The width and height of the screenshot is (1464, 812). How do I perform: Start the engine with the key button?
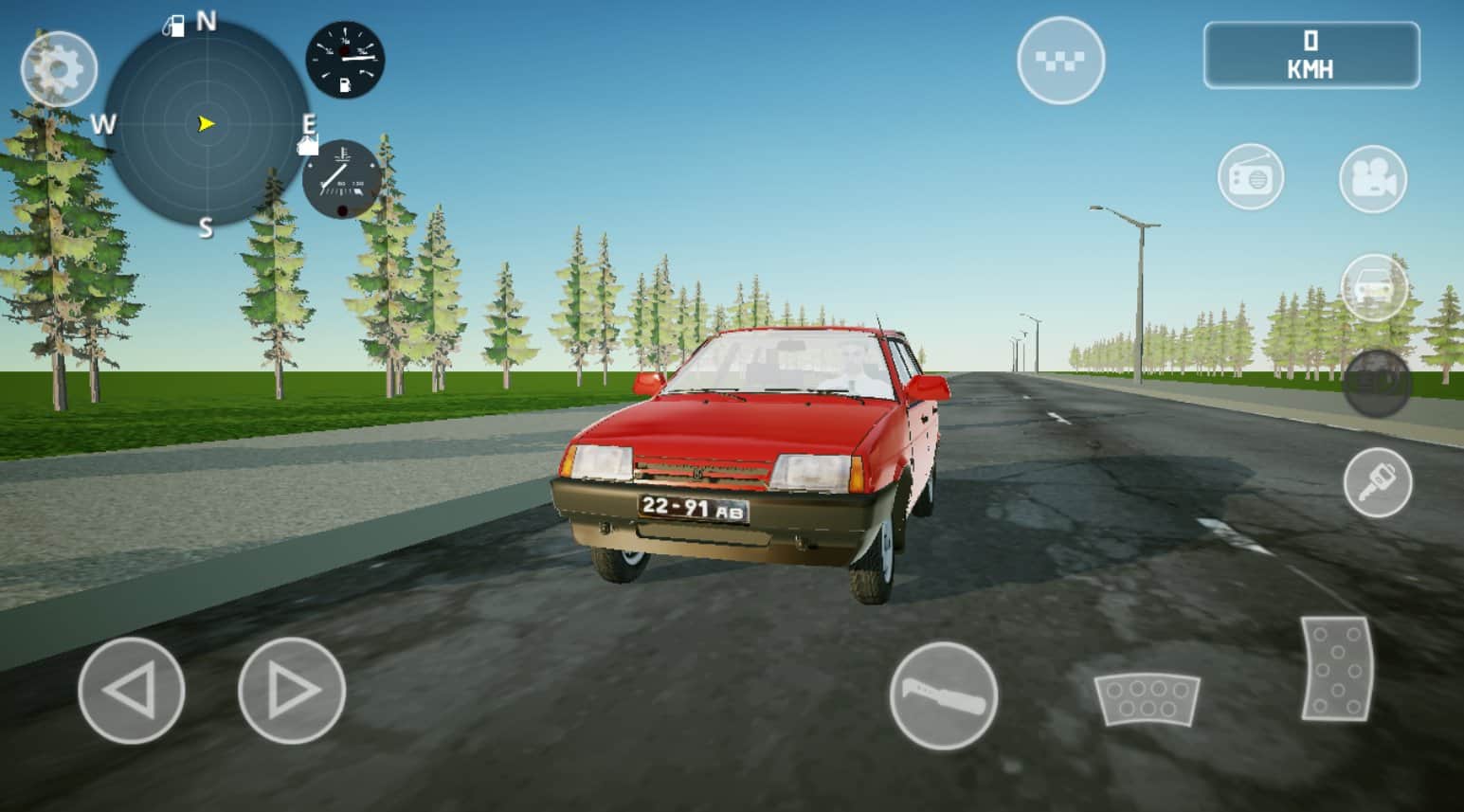click(x=1377, y=482)
